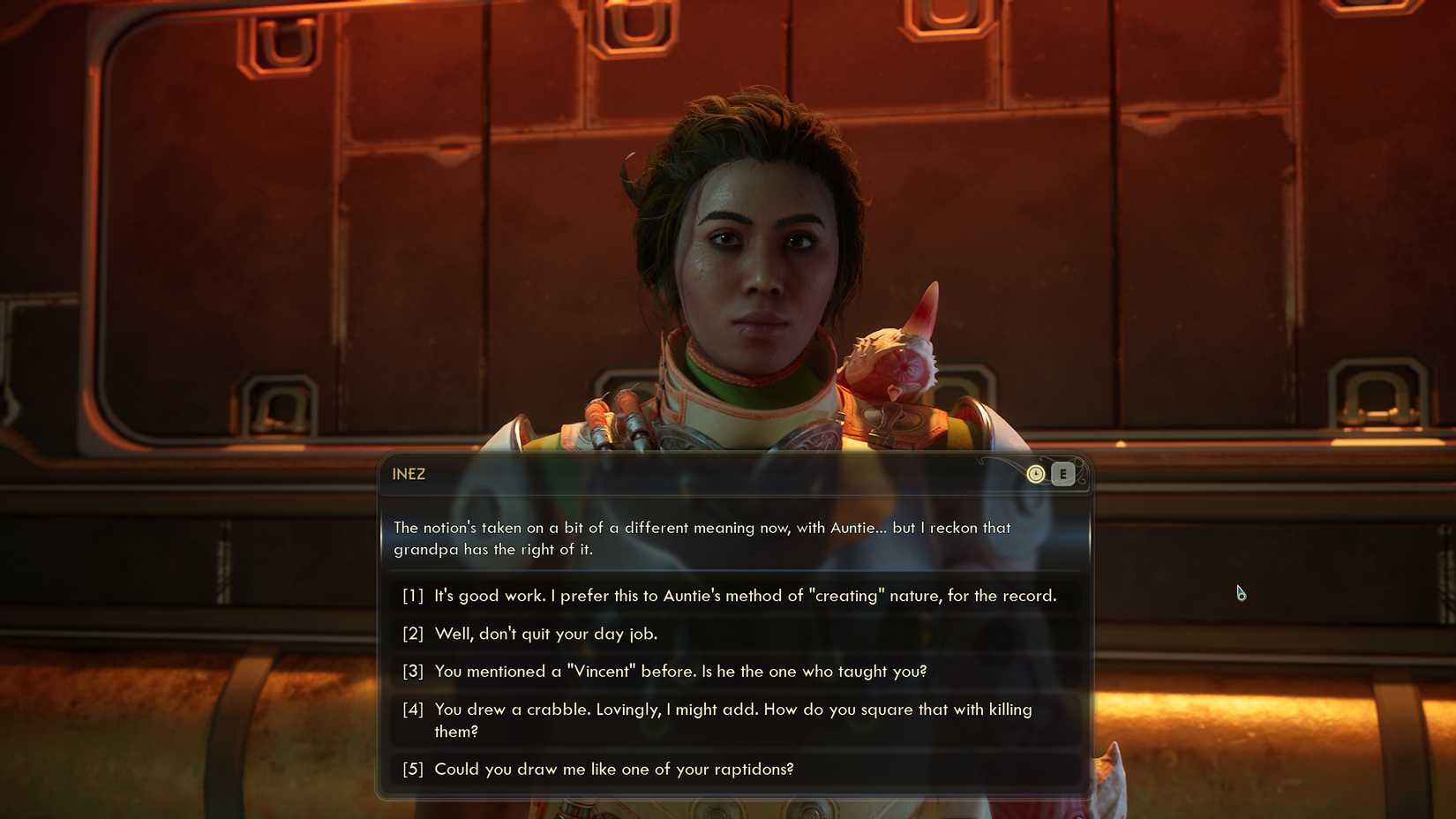Click the [2] number bracket
The image size is (1456, 819).
pos(412,634)
